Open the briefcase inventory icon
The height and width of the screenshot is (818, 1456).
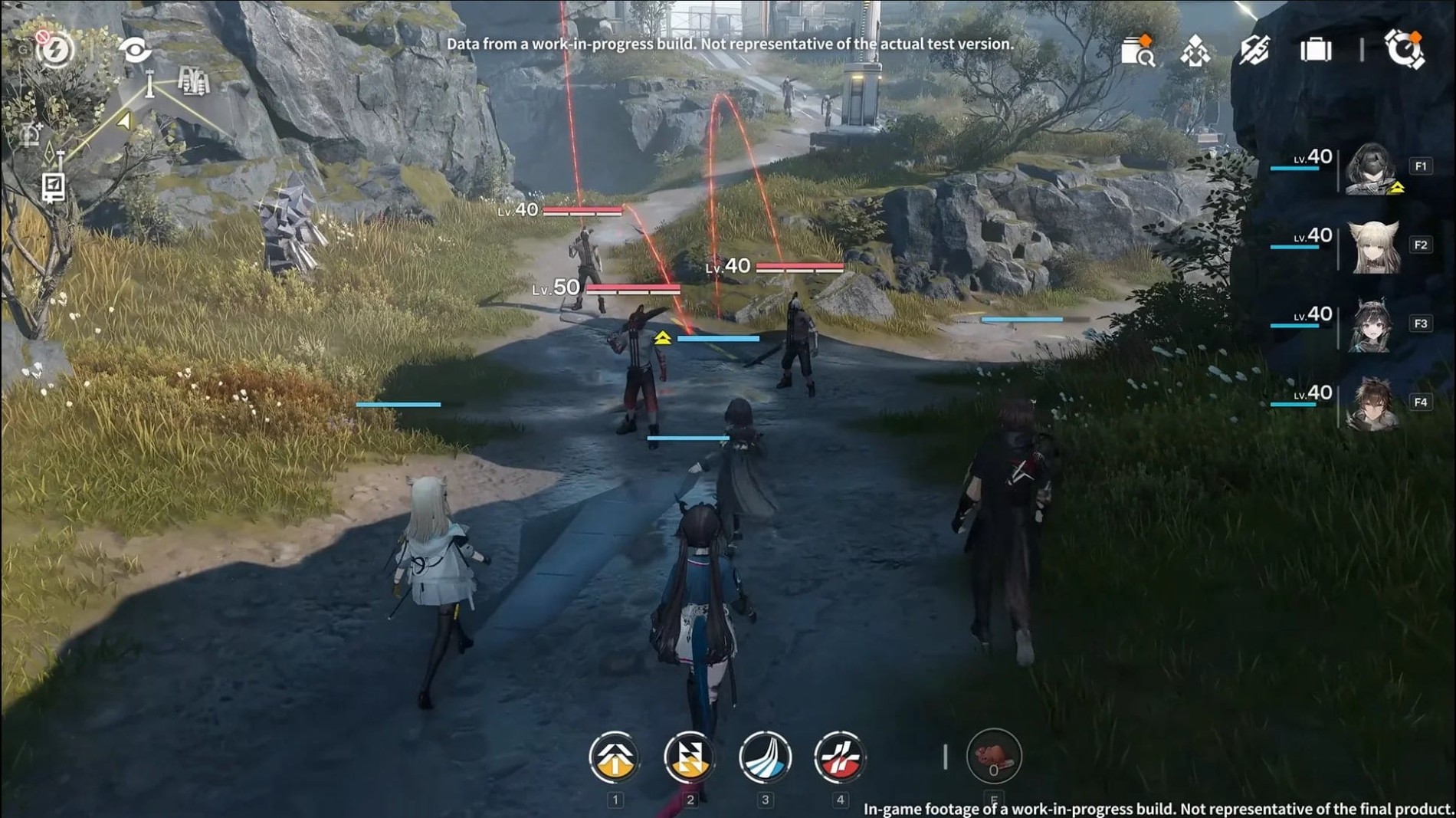click(x=1316, y=51)
